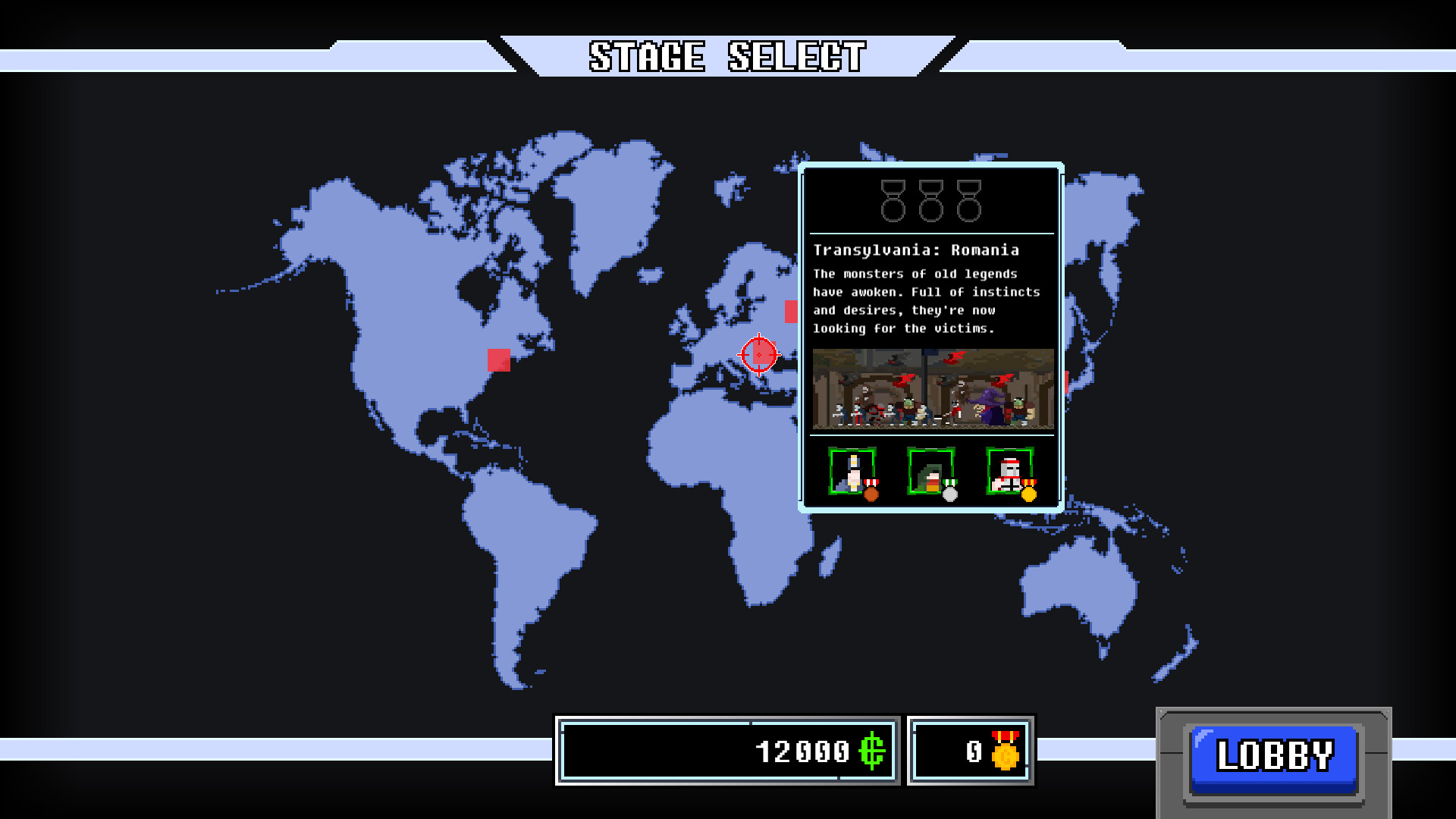Click the medal count showing 0
Viewport: 1456px width, 819px height.
pyautogui.click(x=973, y=752)
